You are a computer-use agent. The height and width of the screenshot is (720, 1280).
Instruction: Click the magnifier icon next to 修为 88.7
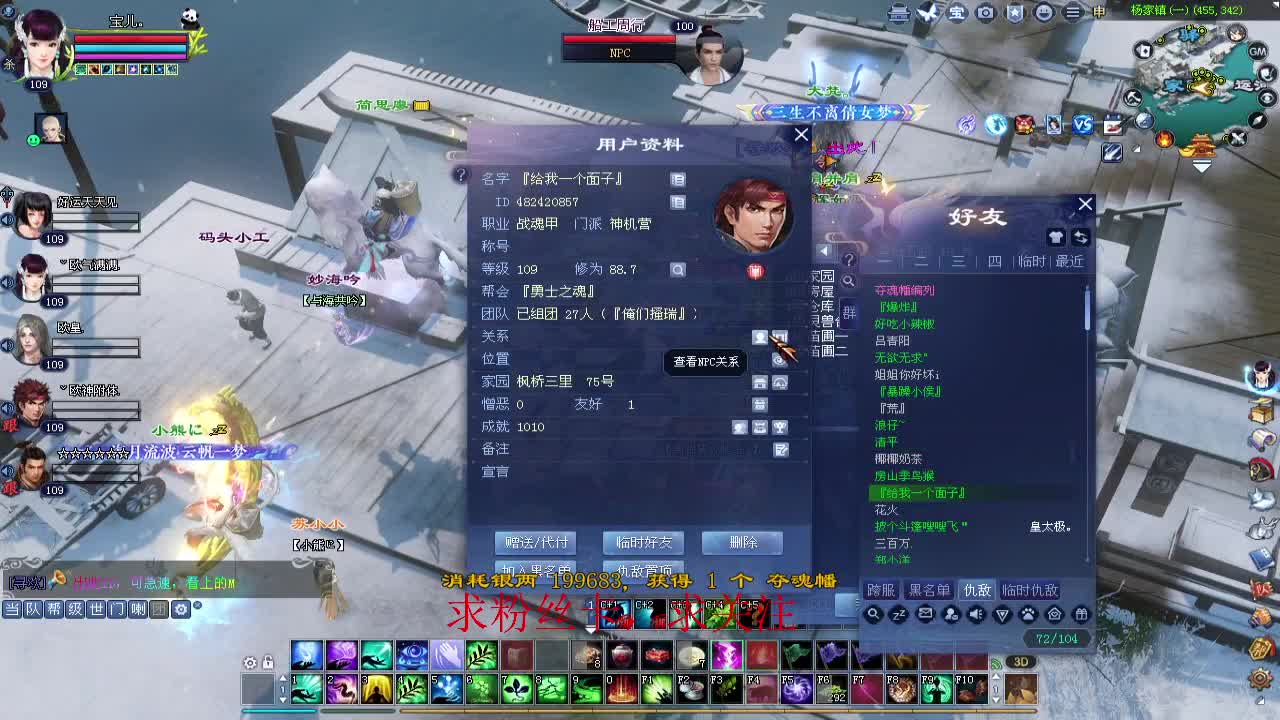[x=677, y=270]
